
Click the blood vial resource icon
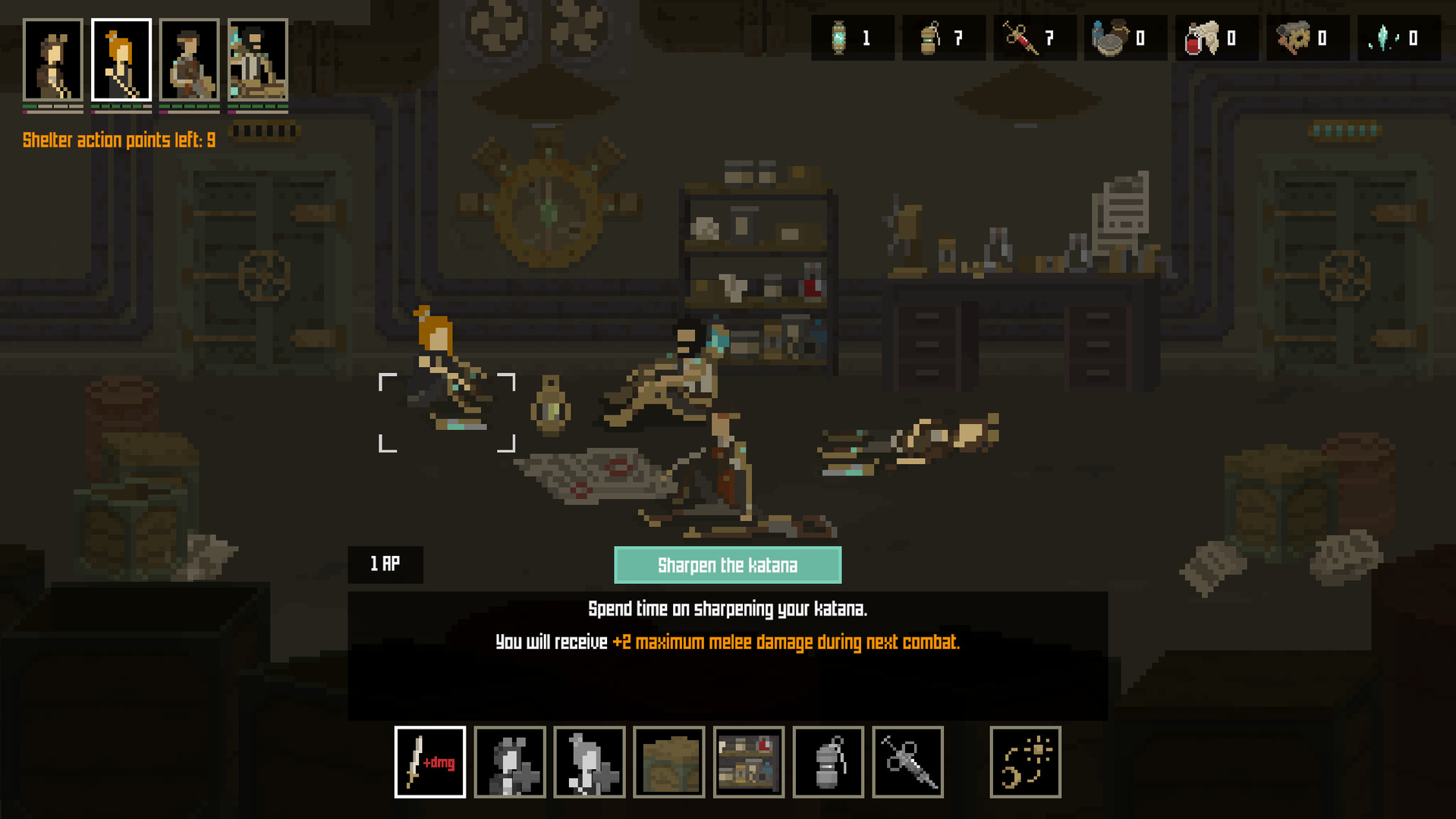pos(1215,37)
